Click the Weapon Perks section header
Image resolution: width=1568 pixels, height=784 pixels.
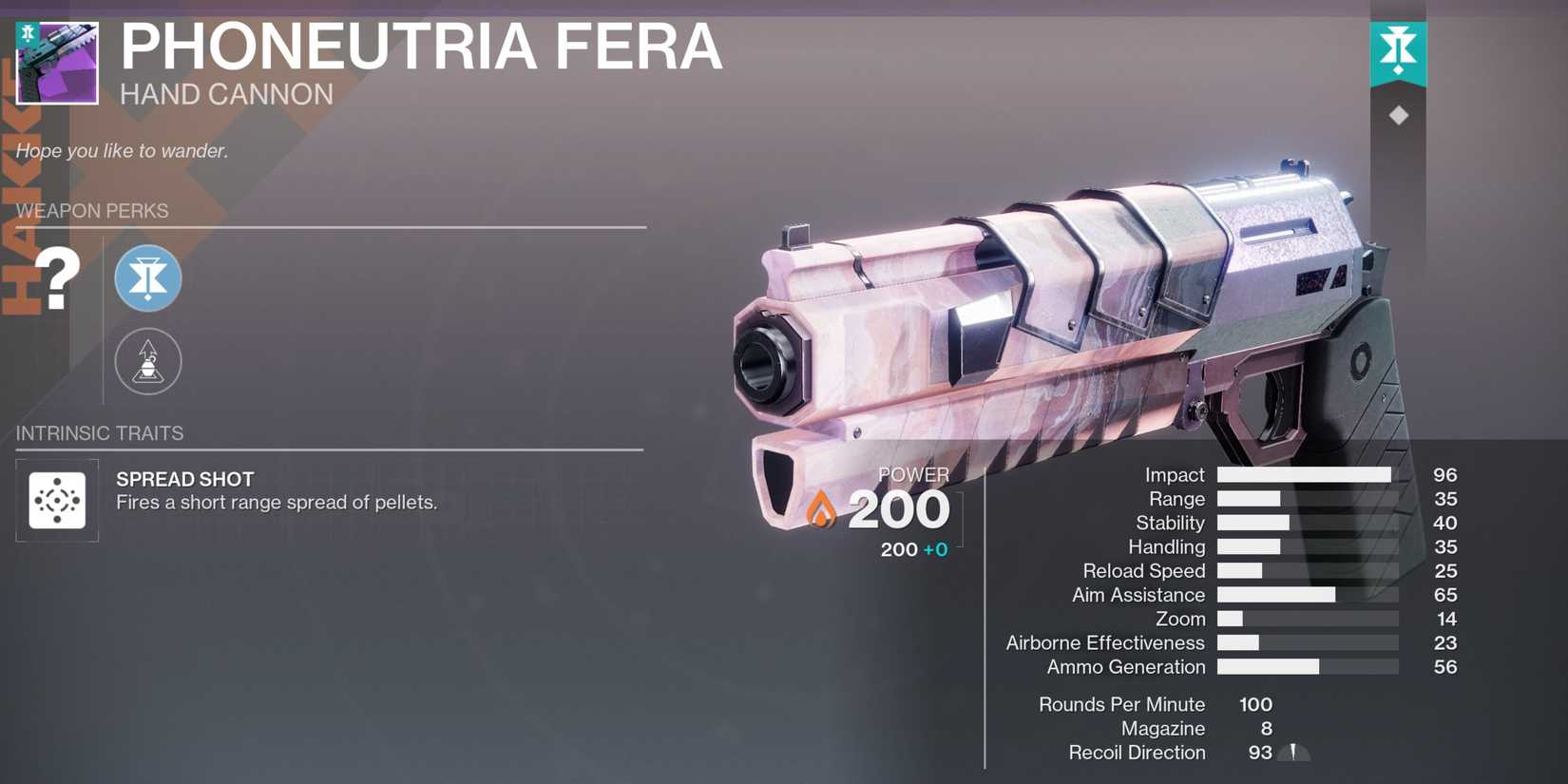91,211
